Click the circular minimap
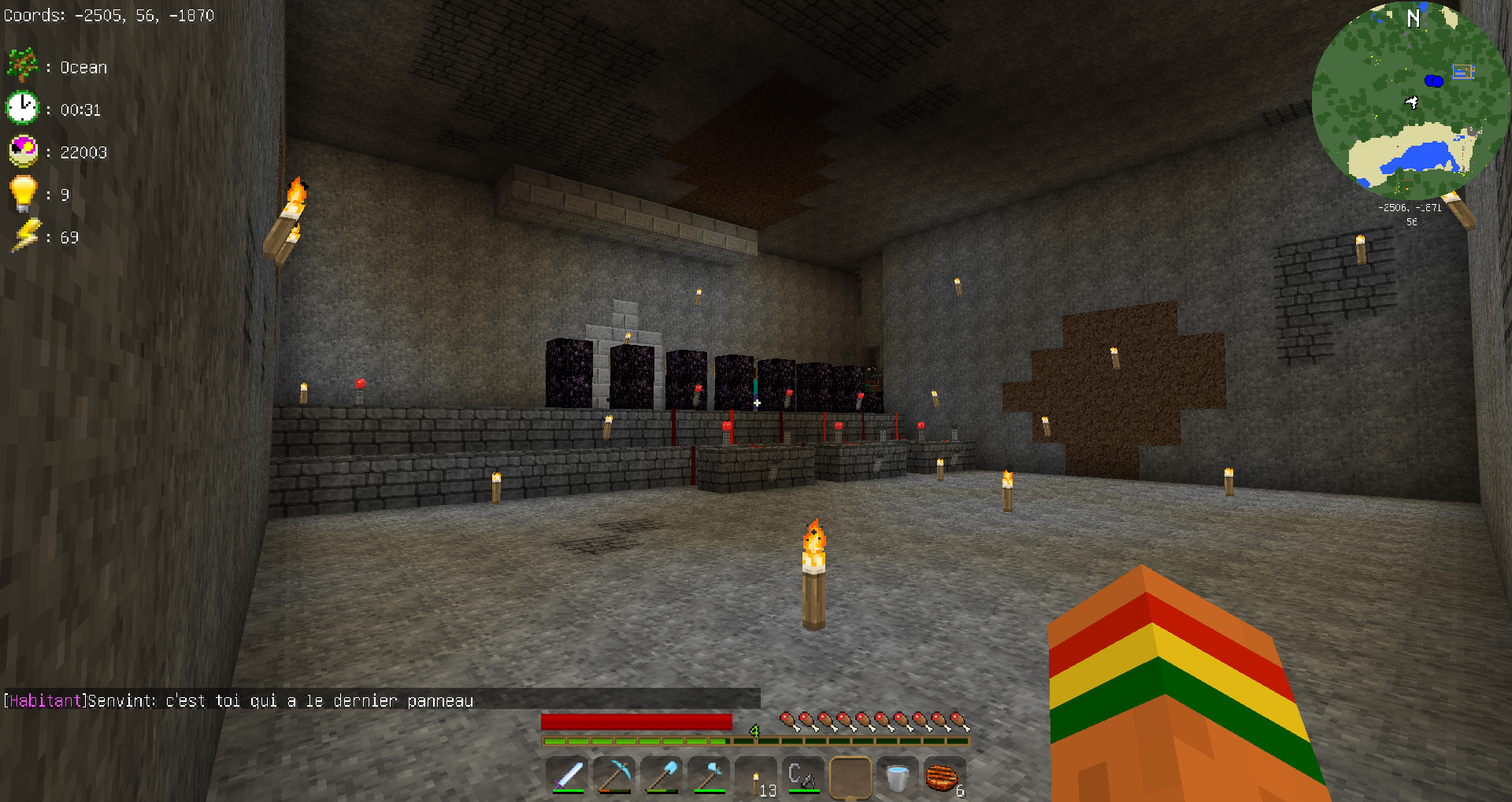Screen dimensions: 1512x802 tap(1410, 100)
